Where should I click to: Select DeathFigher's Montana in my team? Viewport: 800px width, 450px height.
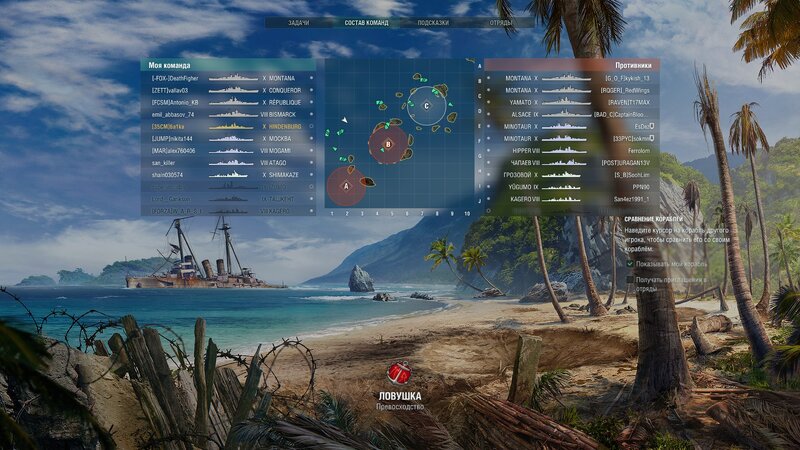click(x=228, y=78)
